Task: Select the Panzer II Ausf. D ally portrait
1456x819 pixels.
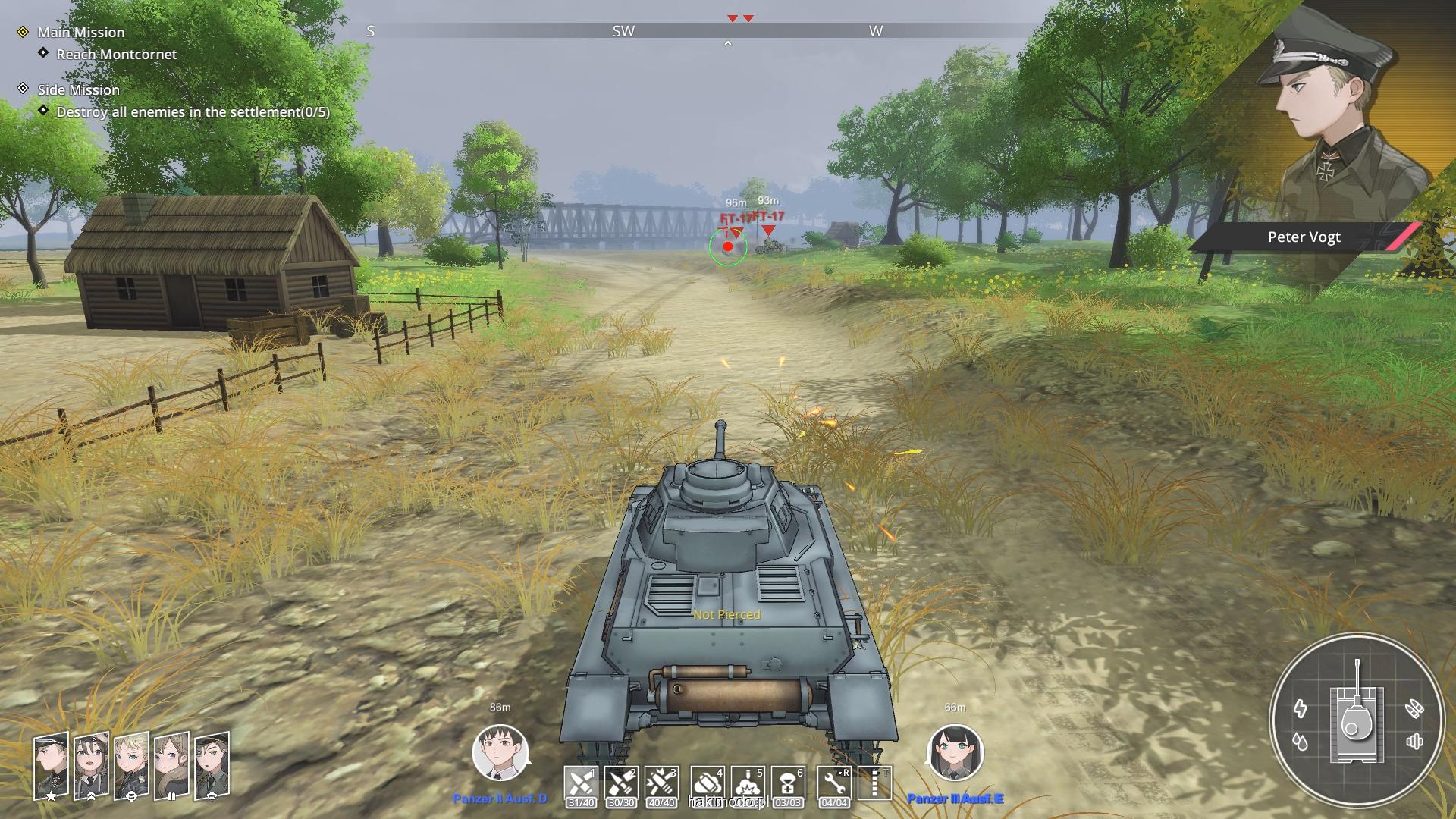Action: click(x=500, y=753)
